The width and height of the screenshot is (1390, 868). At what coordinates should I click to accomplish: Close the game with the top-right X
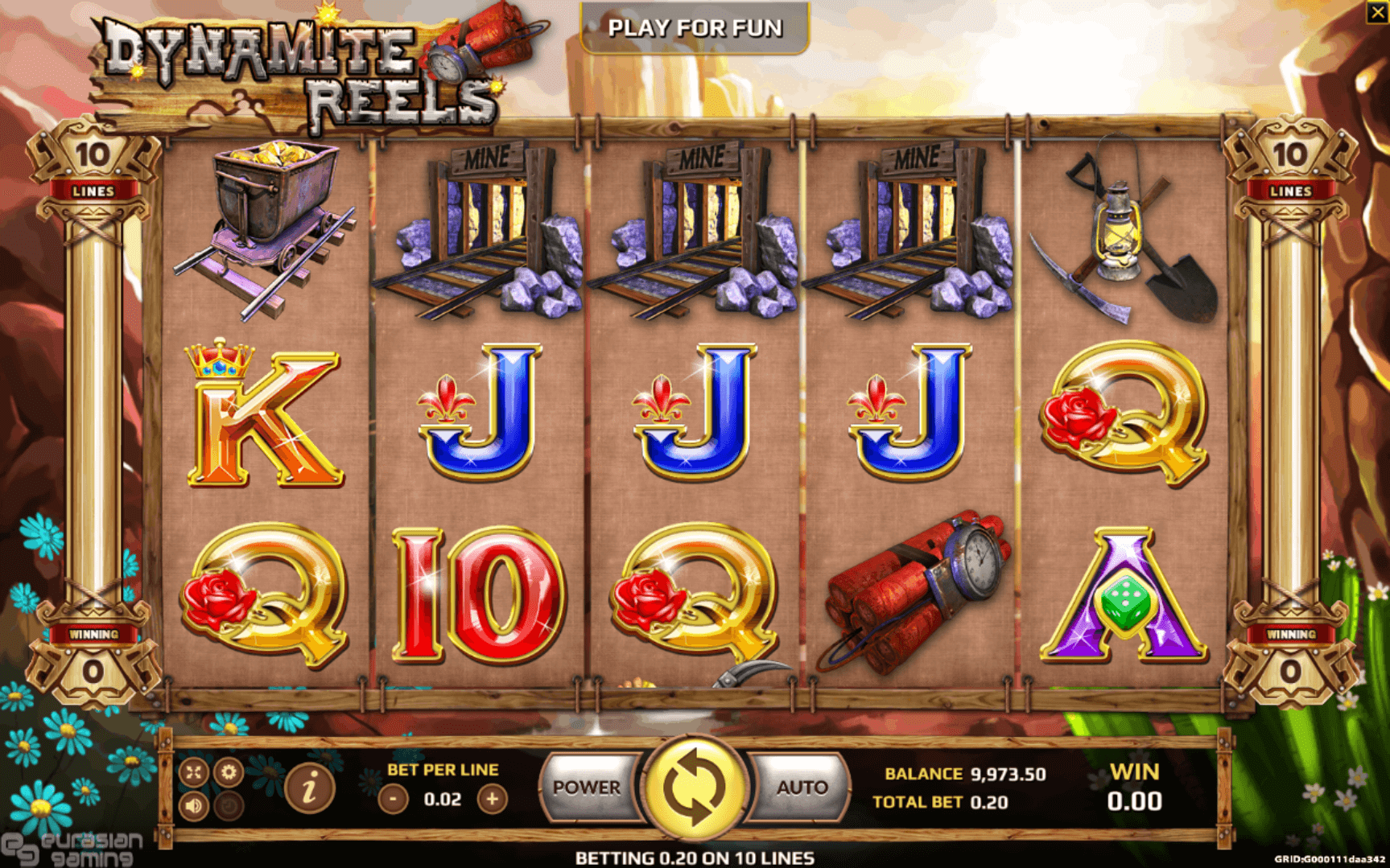(1377, 12)
